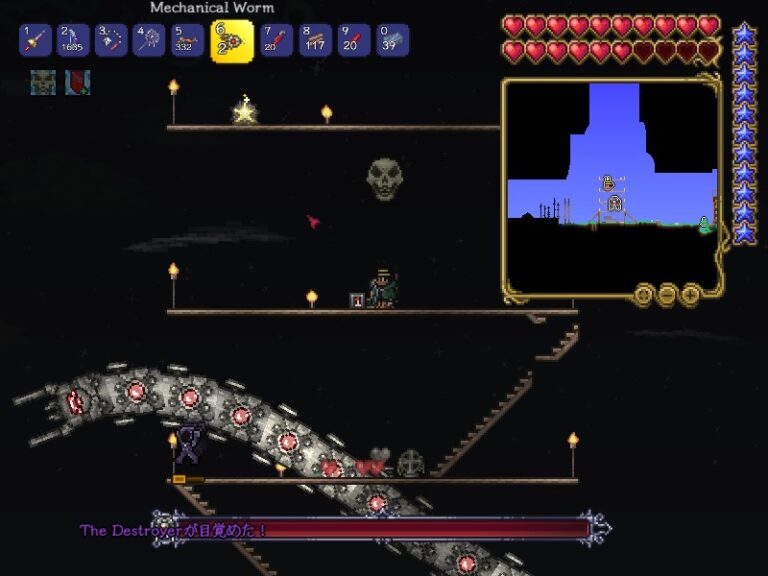Image resolution: width=768 pixels, height=576 pixels.
Task: Select the Mechanical Worm hotbar slot
Action: (x=231, y=41)
